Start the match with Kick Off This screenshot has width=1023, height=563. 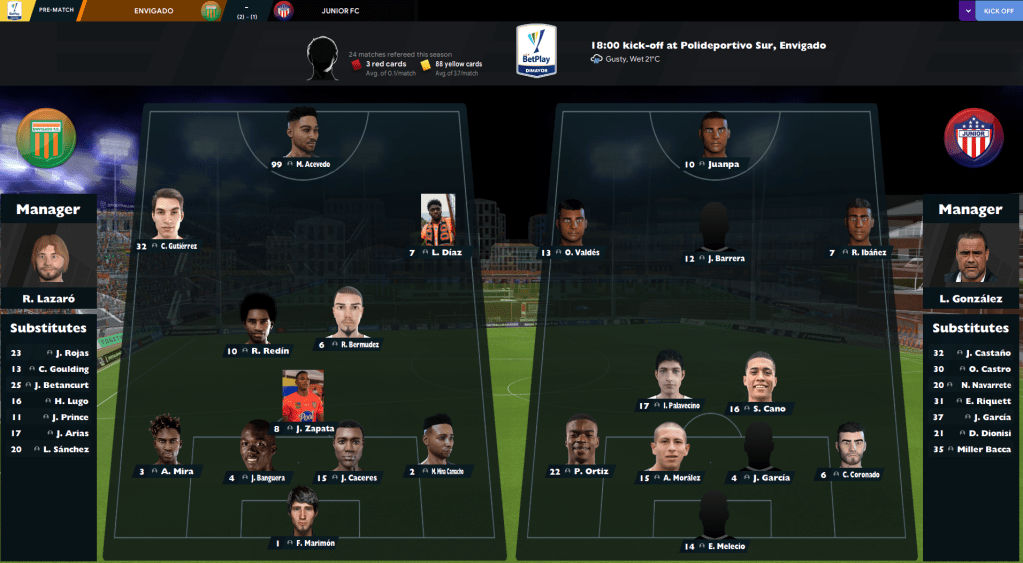pos(998,11)
